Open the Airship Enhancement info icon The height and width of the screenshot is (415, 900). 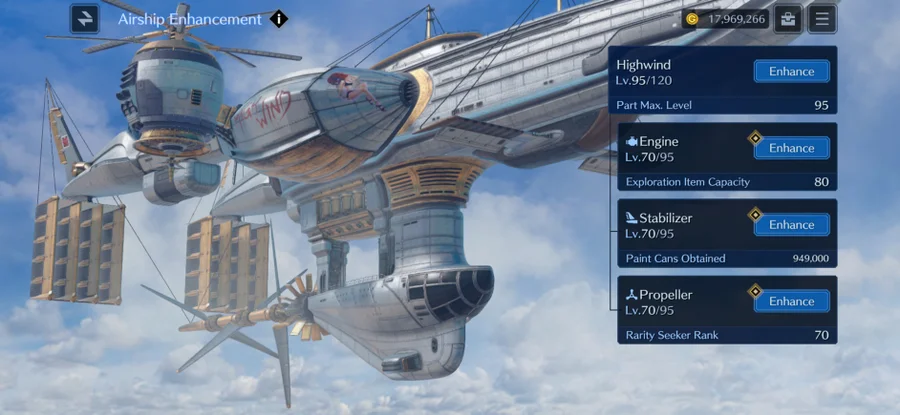(278, 18)
